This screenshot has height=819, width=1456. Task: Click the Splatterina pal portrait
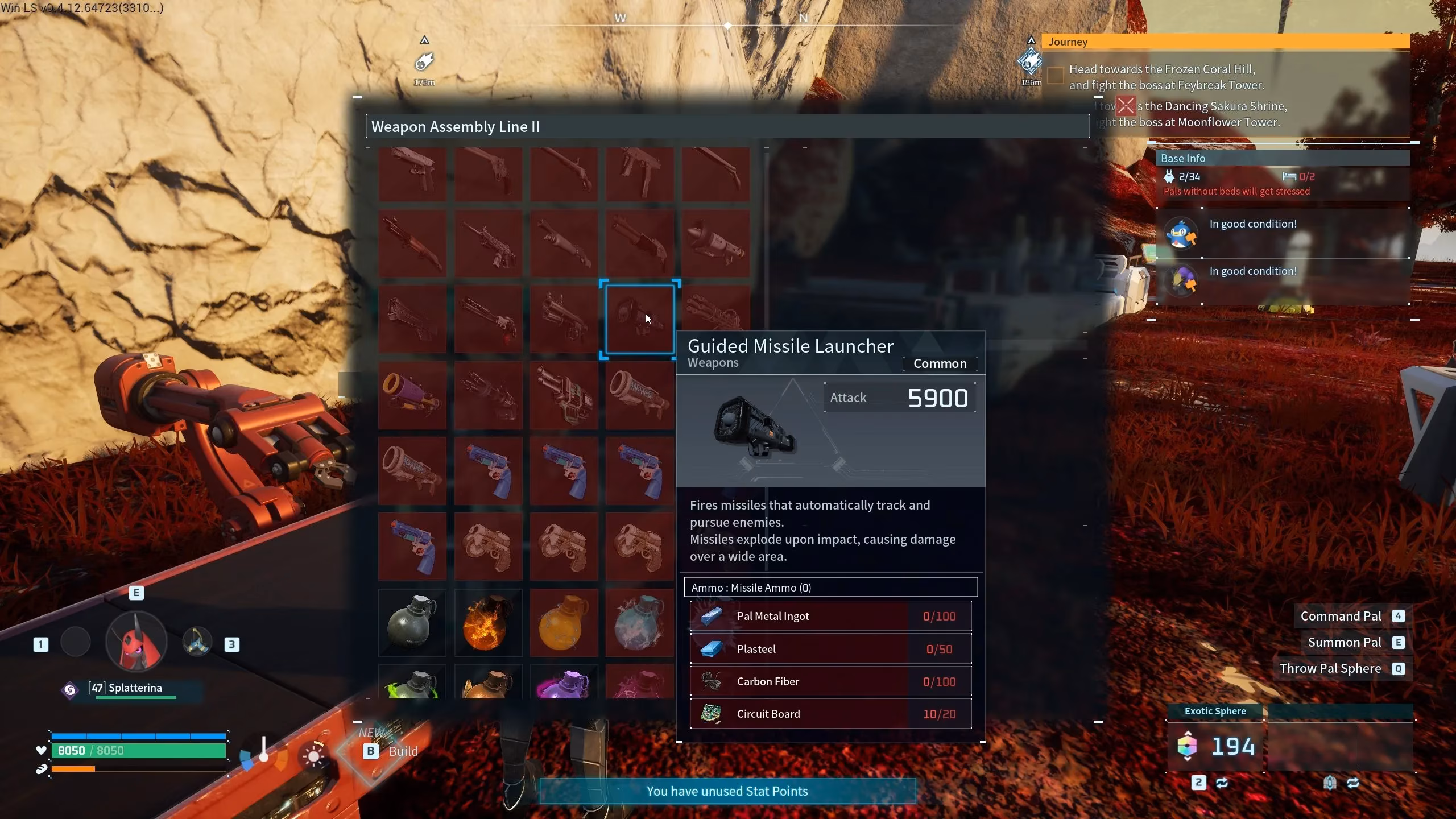click(x=136, y=642)
